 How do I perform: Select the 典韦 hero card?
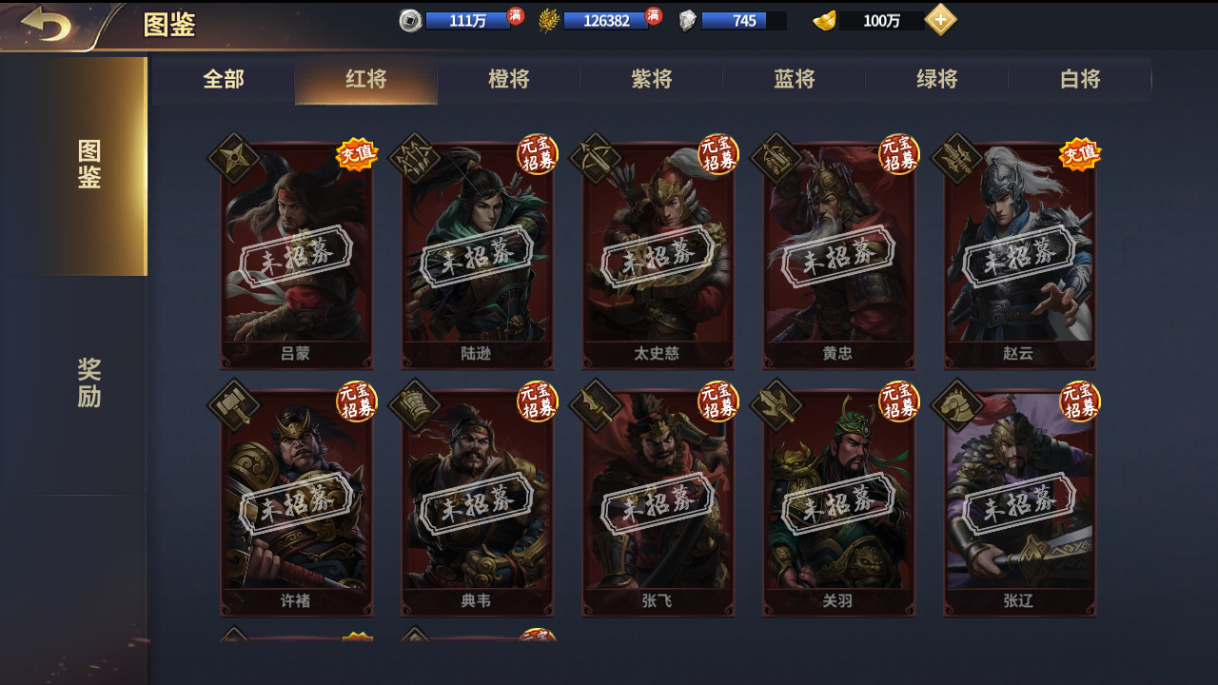(x=477, y=503)
